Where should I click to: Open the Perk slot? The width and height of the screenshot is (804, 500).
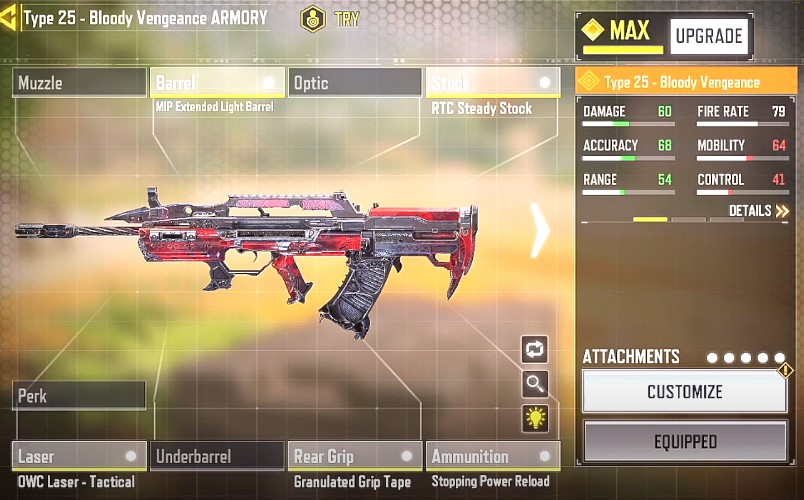(80, 396)
